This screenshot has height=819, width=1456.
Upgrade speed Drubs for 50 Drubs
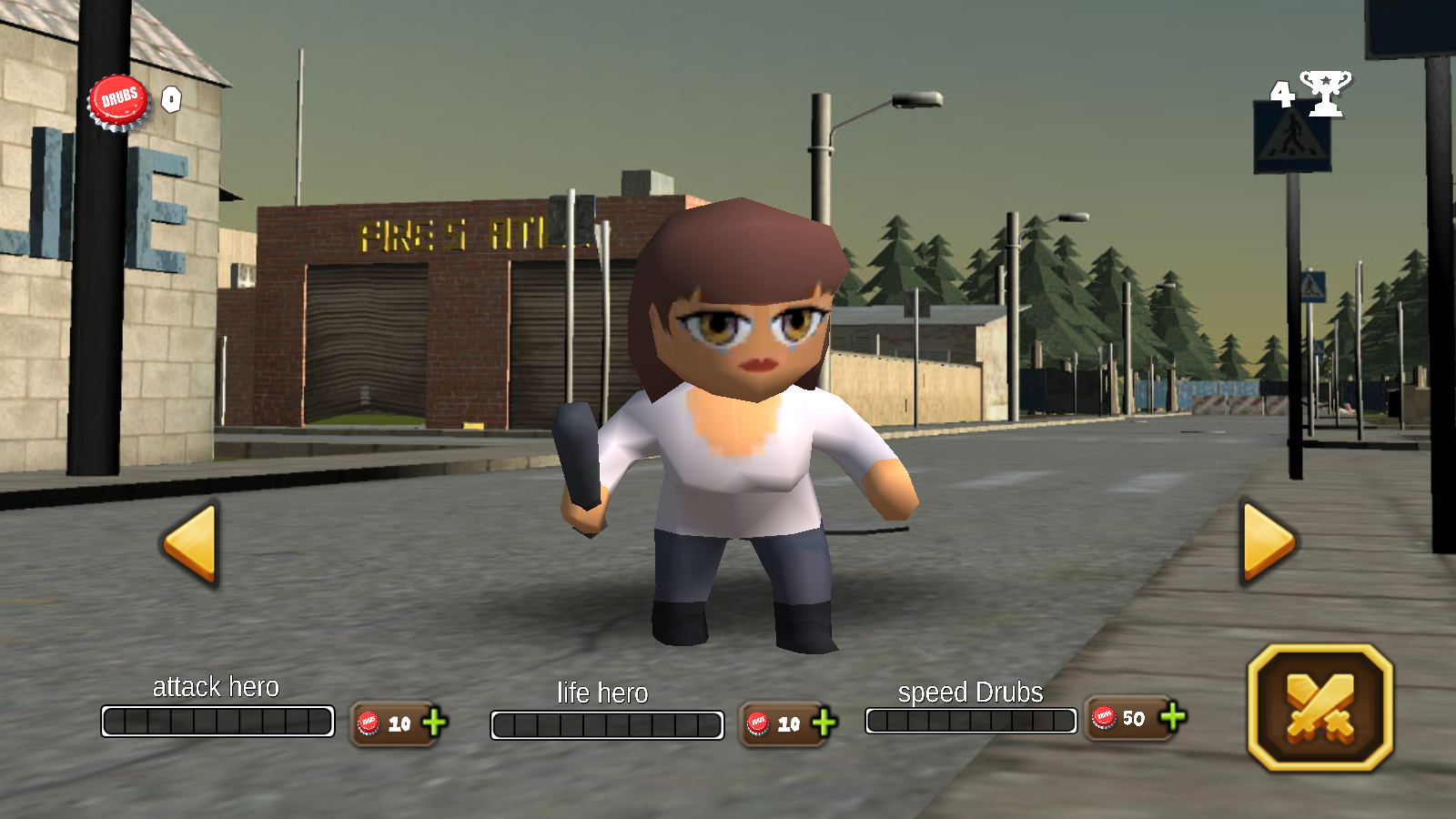tap(1173, 717)
